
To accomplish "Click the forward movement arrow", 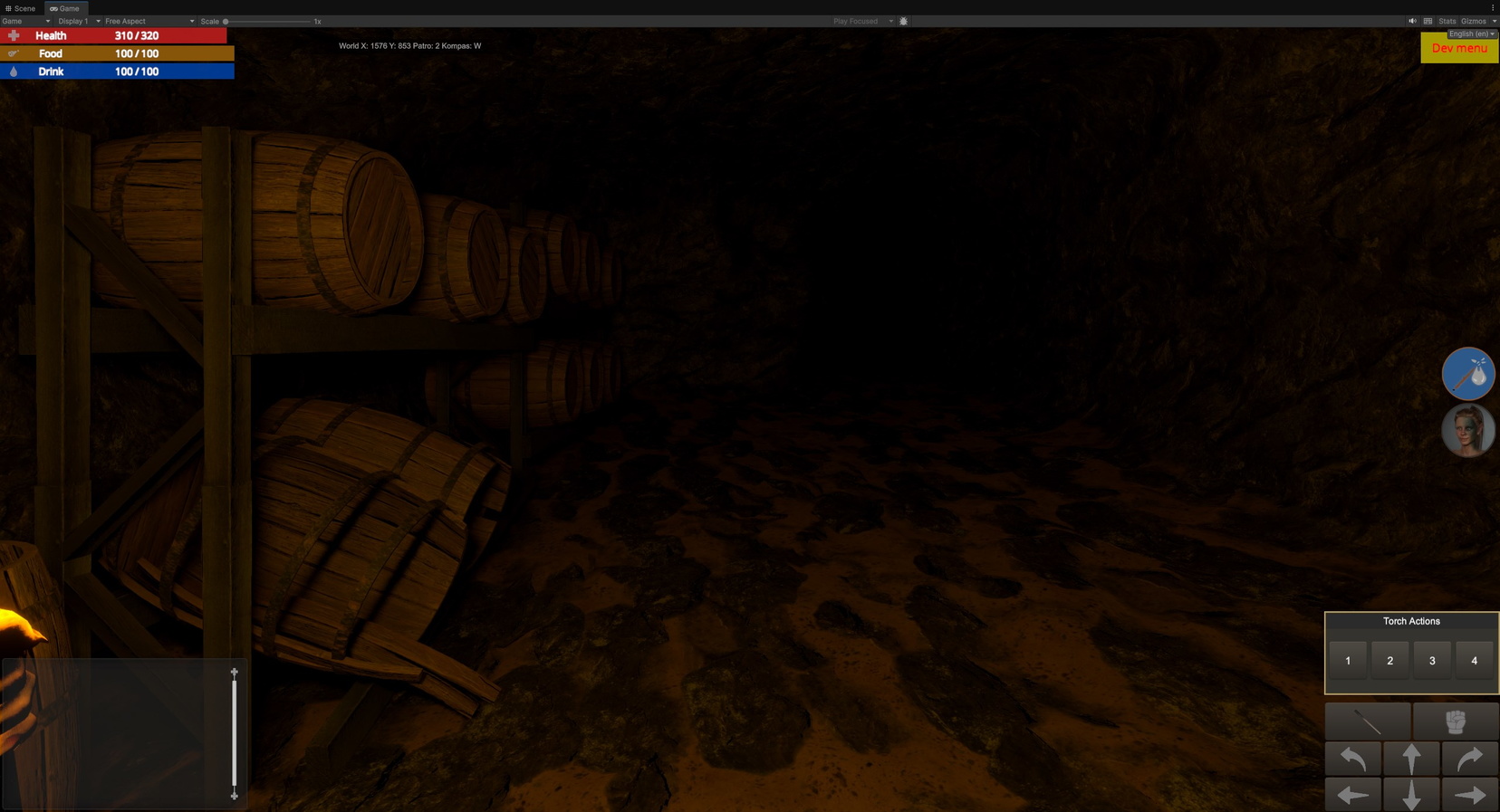I will pyautogui.click(x=1411, y=759).
